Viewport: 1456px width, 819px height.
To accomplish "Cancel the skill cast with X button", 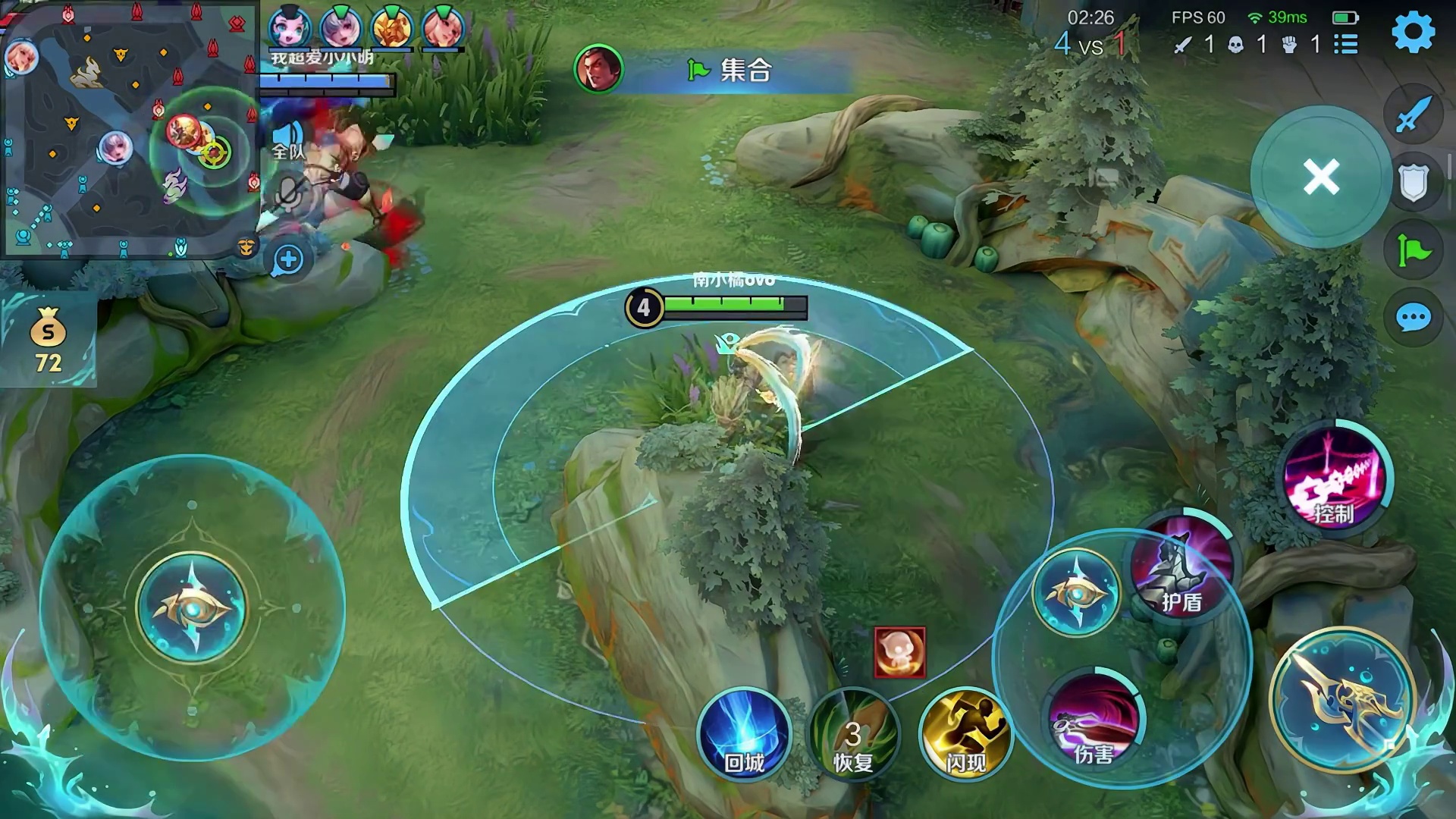I will click(x=1321, y=177).
